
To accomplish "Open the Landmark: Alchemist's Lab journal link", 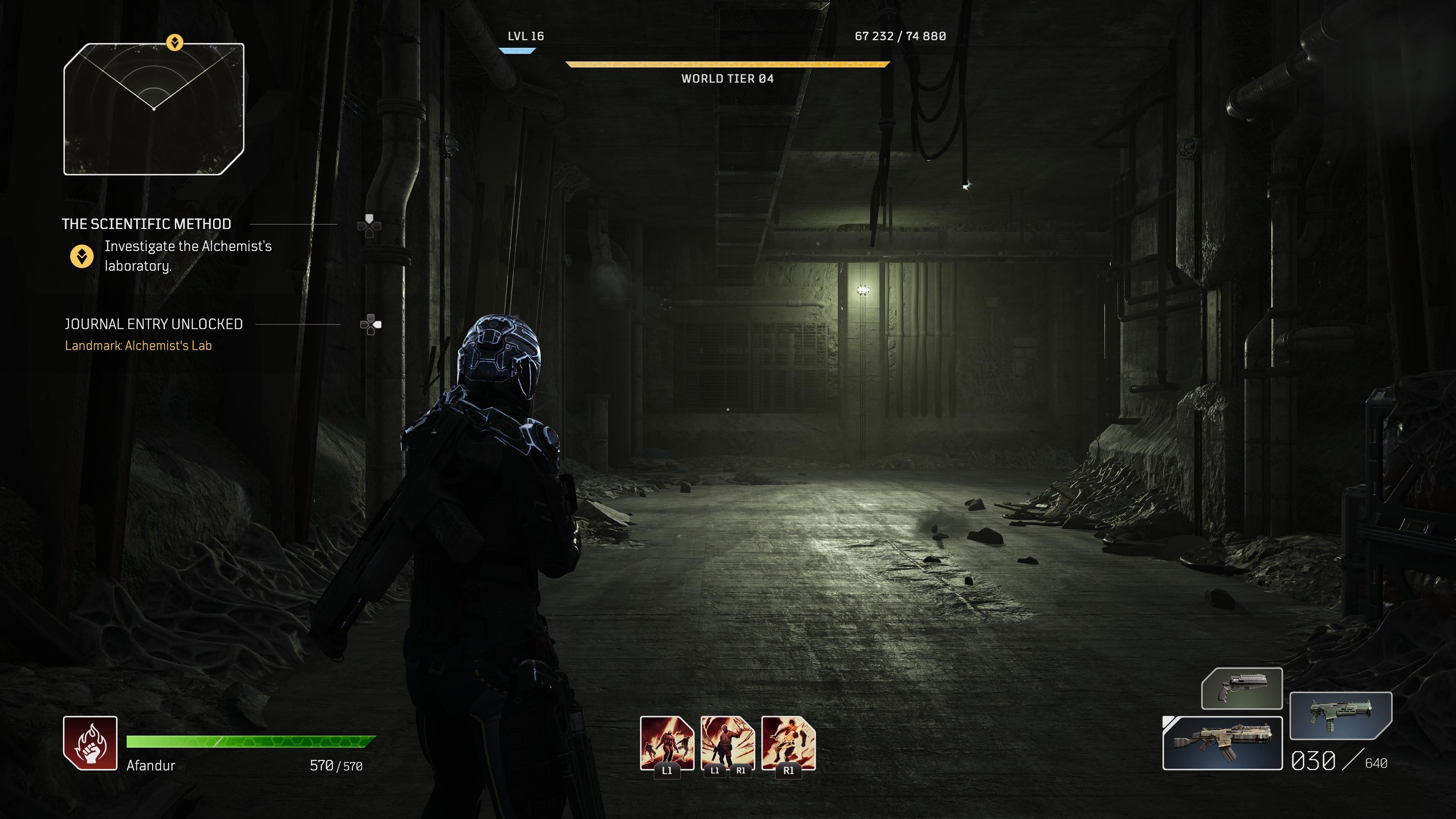I will (138, 345).
